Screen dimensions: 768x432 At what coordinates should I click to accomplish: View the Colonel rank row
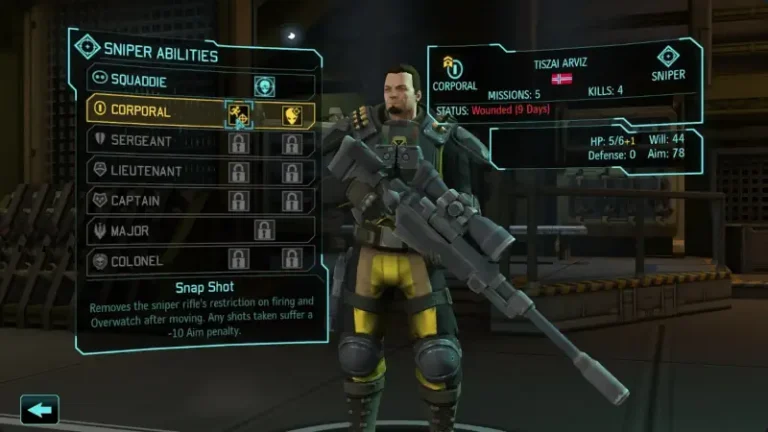150,259
